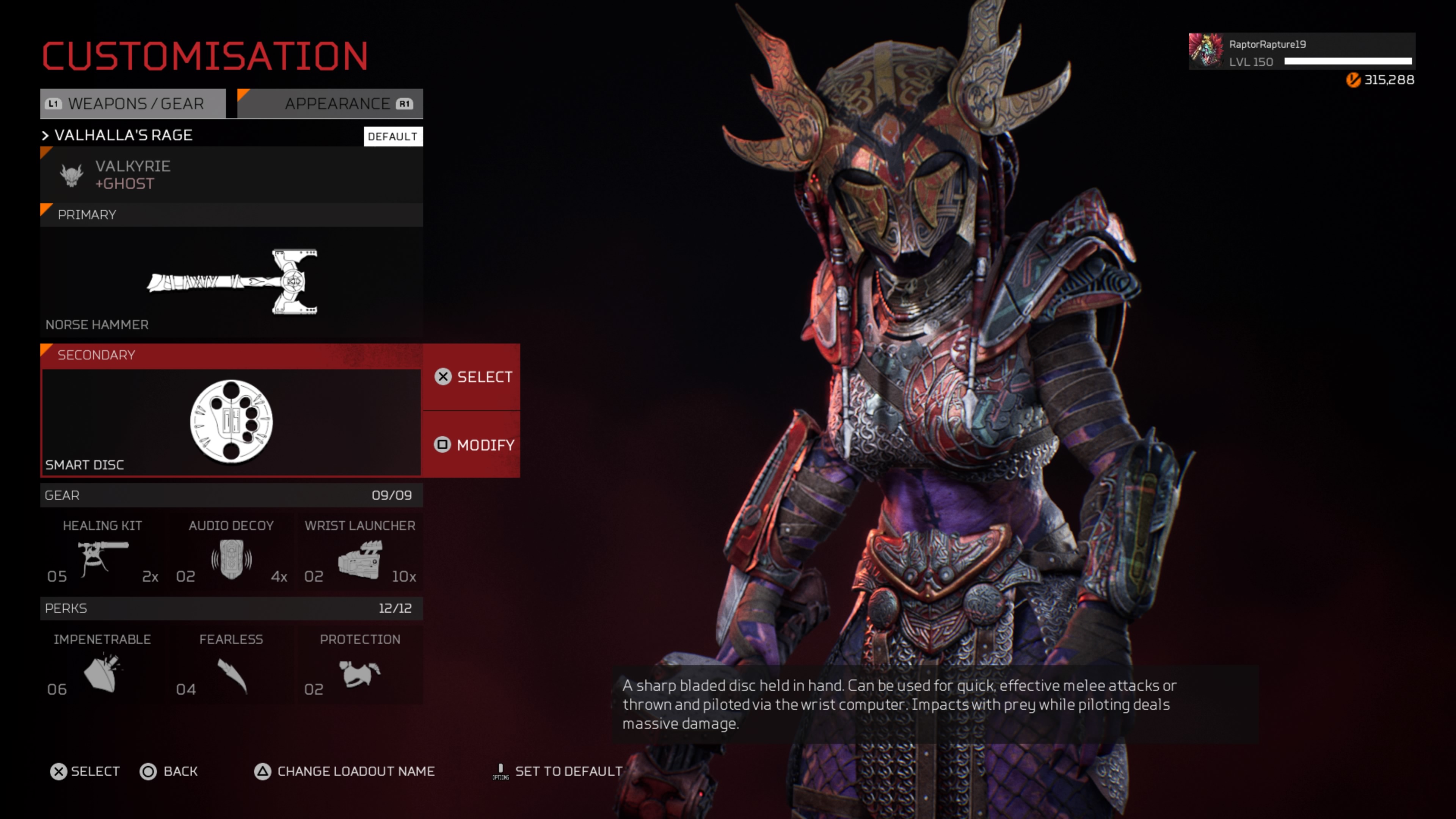Open the RaptorRapture19 player profile badge
The width and height of the screenshot is (1456, 819).
(1301, 52)
